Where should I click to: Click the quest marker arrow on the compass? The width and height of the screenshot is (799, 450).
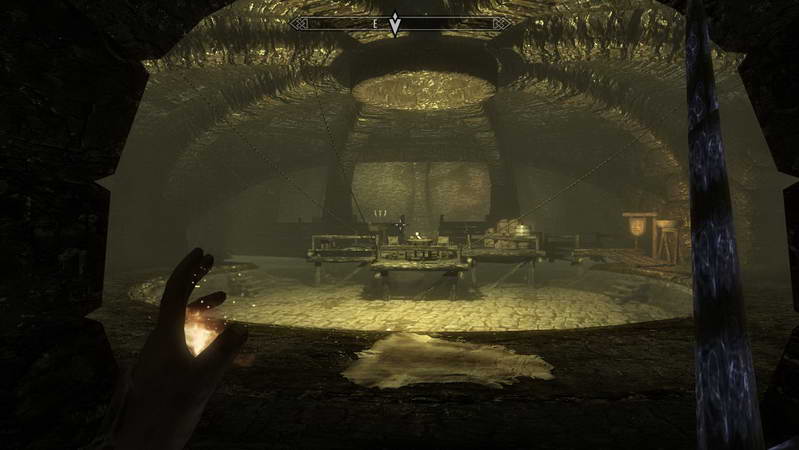pyautogui.click(x=395, y=24)
